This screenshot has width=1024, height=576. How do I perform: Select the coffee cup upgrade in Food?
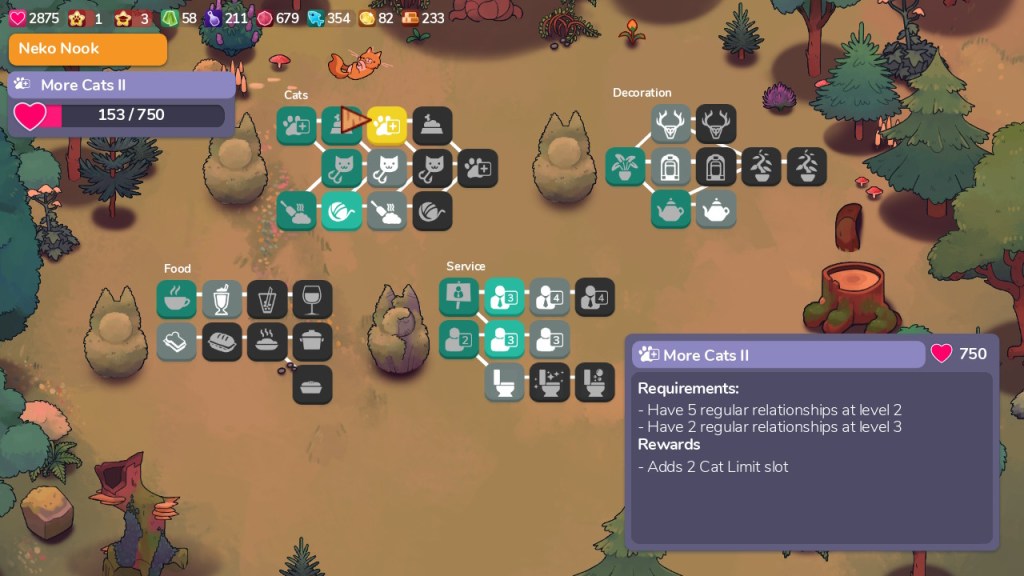pyautogui.click(x=177, y=299)
